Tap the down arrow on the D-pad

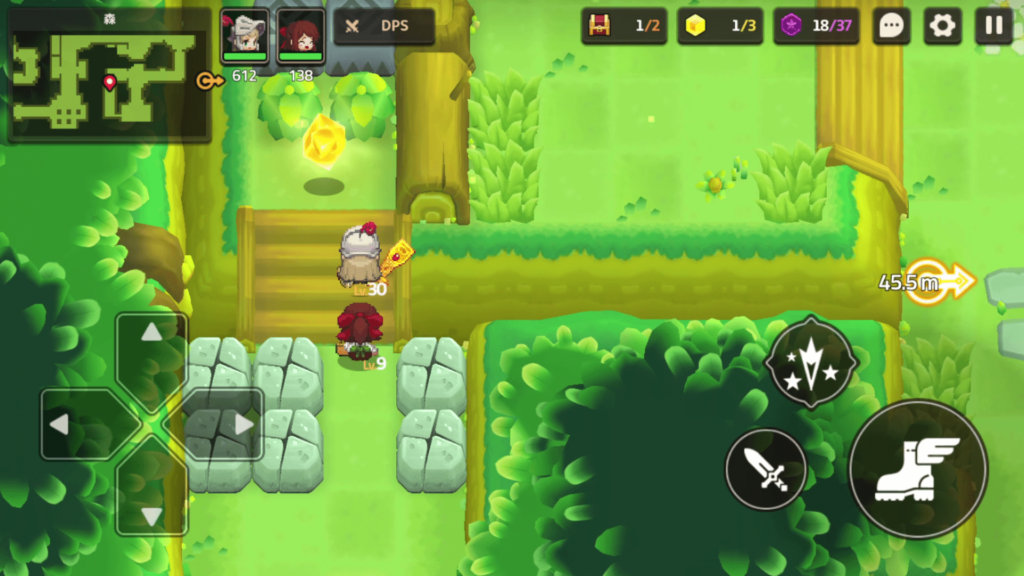click(x=151, y=503)
